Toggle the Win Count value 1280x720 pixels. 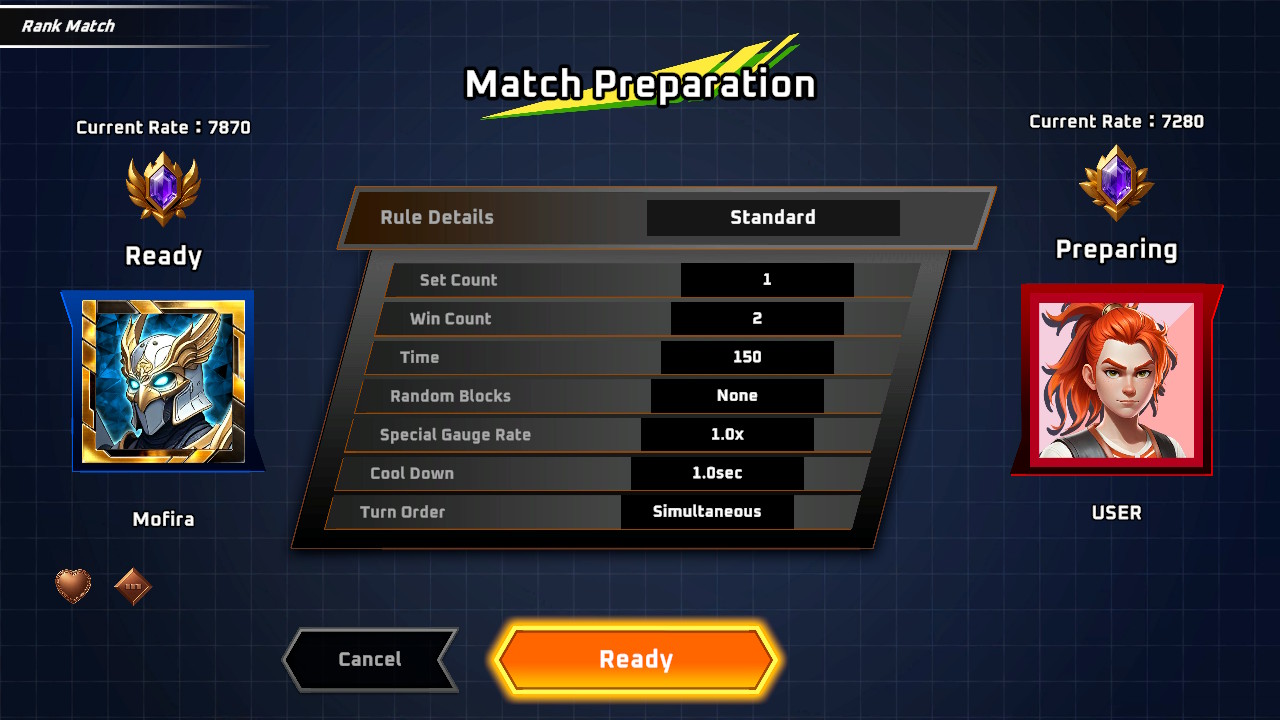[757, 318]
